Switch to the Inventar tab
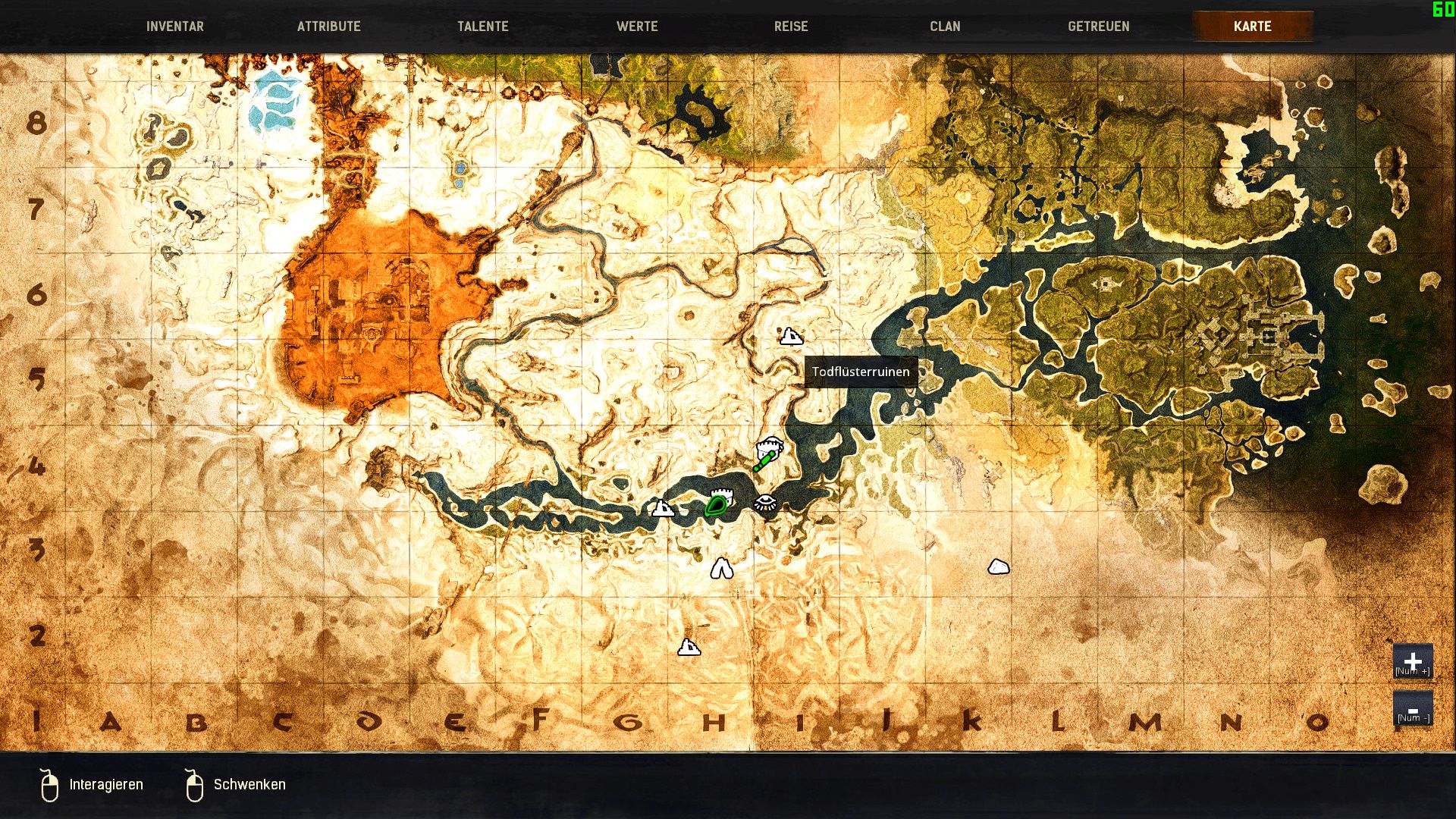The width and height of the screenshot is (1456, 819). tap(175, 25)
